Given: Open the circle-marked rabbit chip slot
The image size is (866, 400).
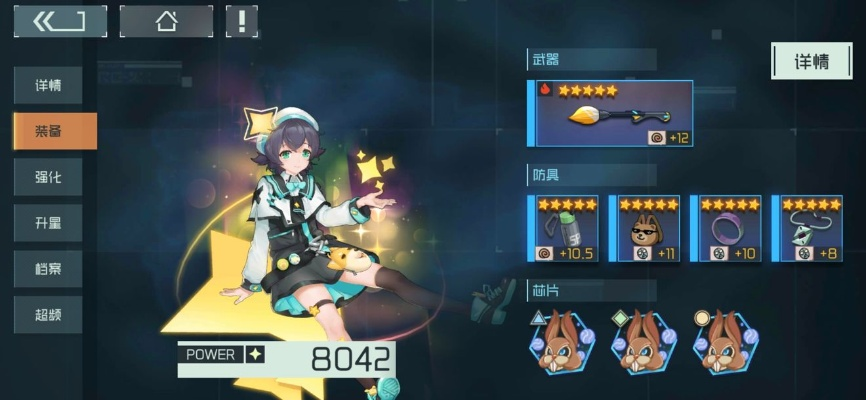Looking at the screenshot, I should [725, 342].
